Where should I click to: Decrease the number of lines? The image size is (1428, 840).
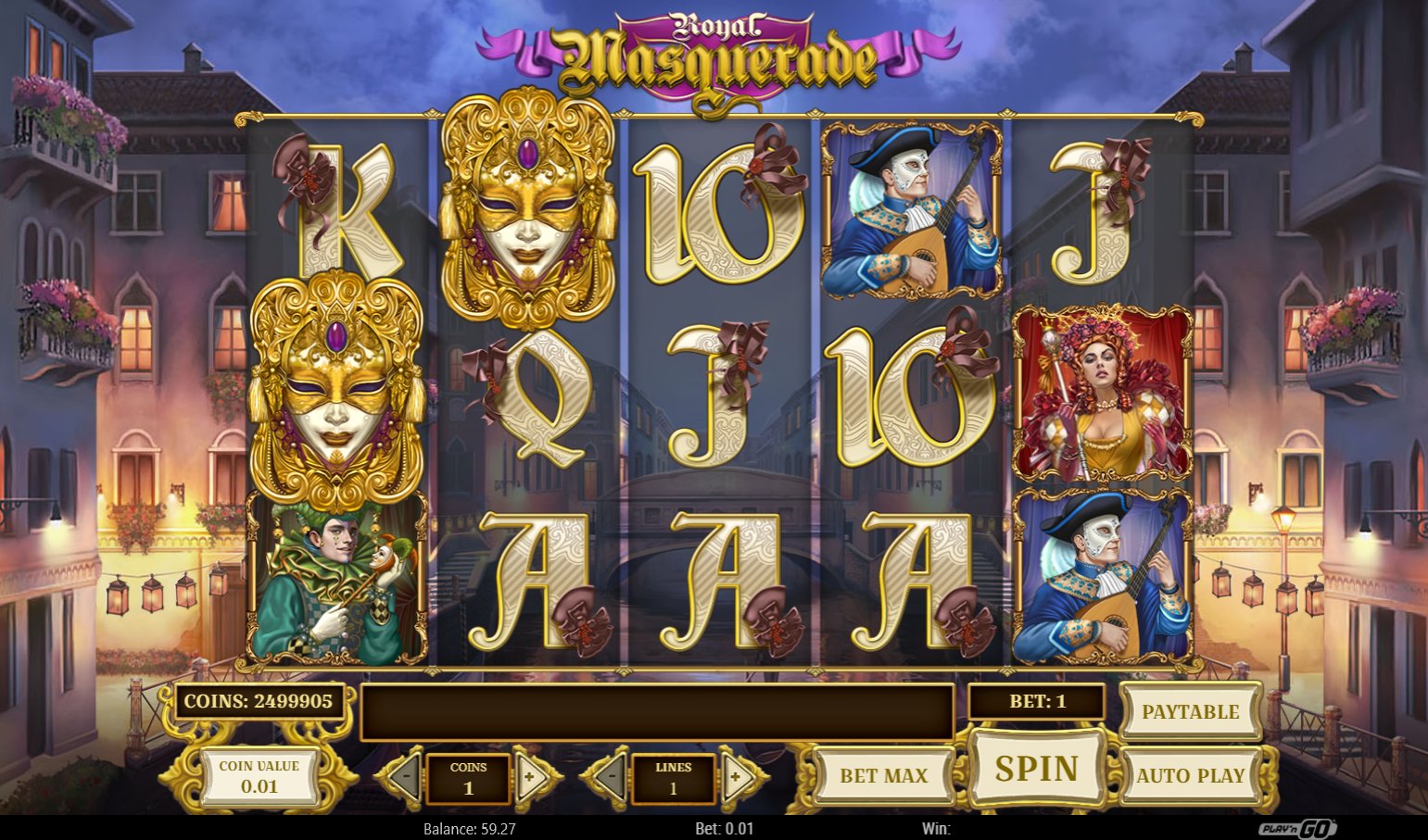click(608, 778)
